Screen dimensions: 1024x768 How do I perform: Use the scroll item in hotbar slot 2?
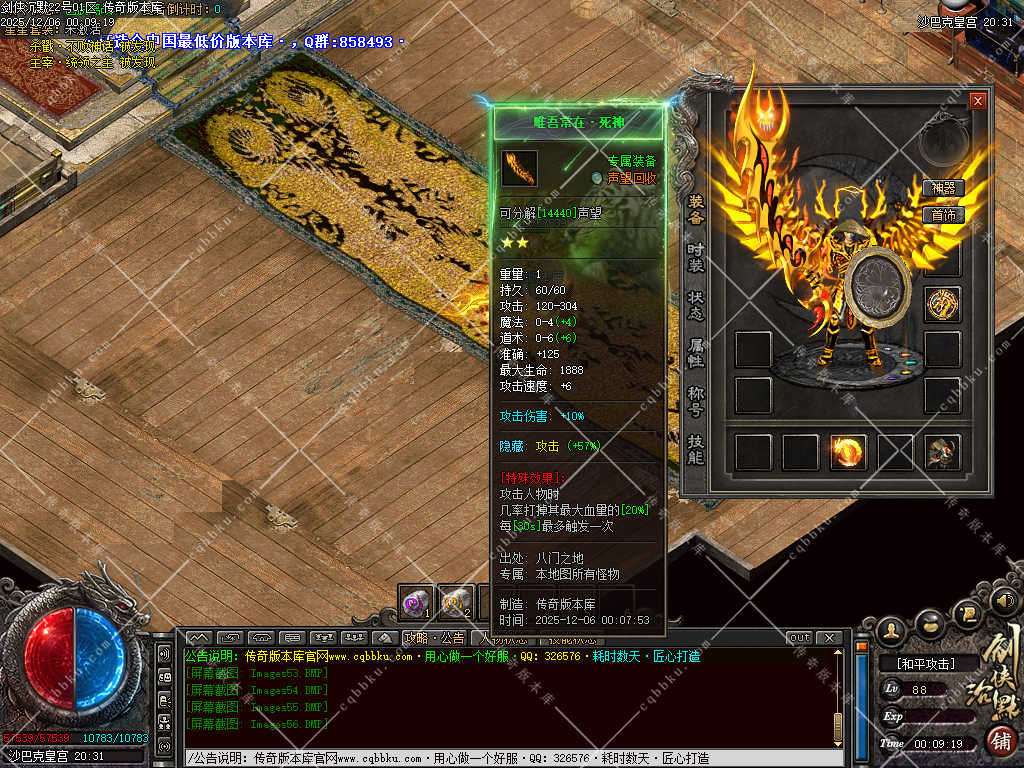tap(456, 602)
